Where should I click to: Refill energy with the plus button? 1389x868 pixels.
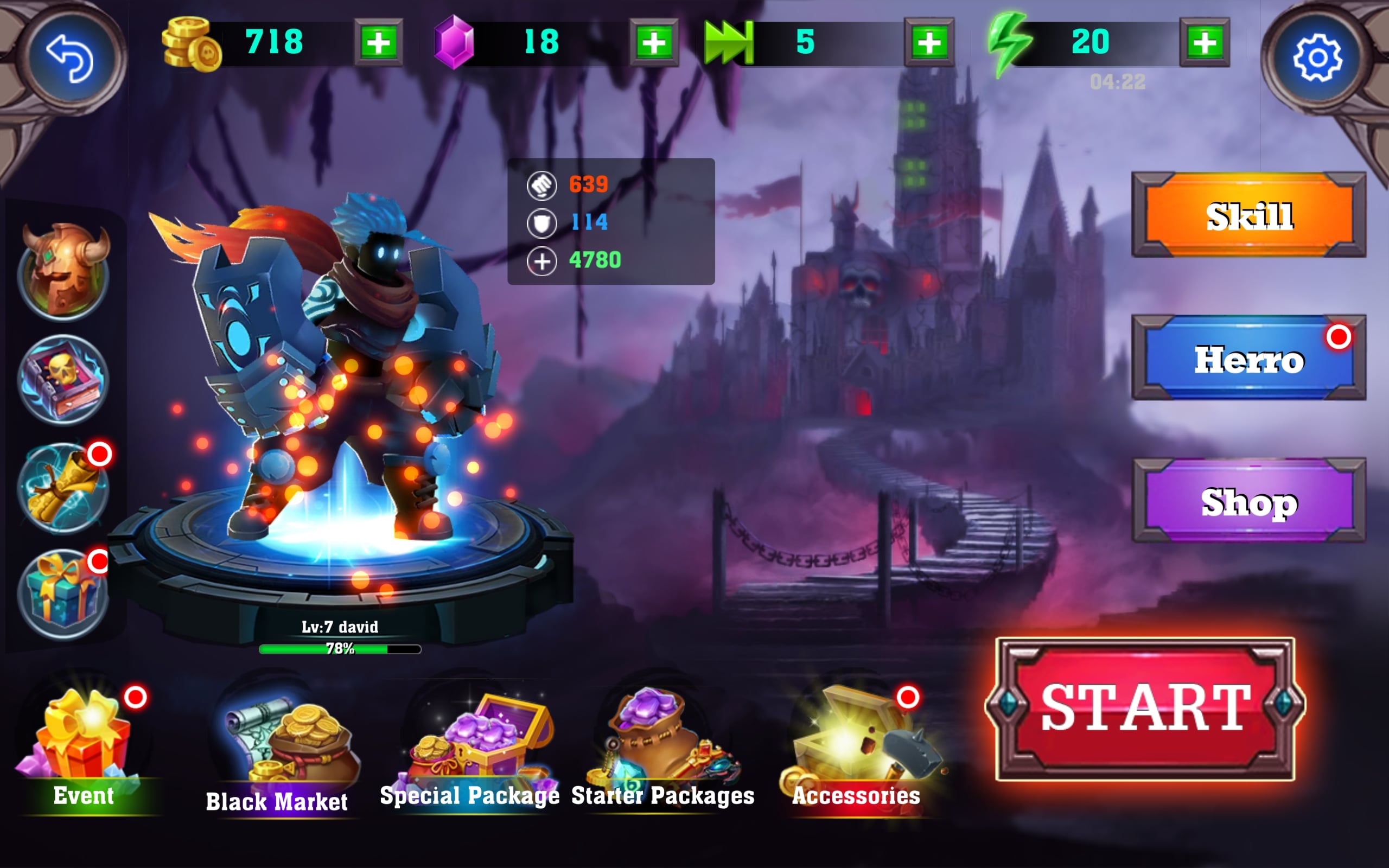(x=1204, y=42)
